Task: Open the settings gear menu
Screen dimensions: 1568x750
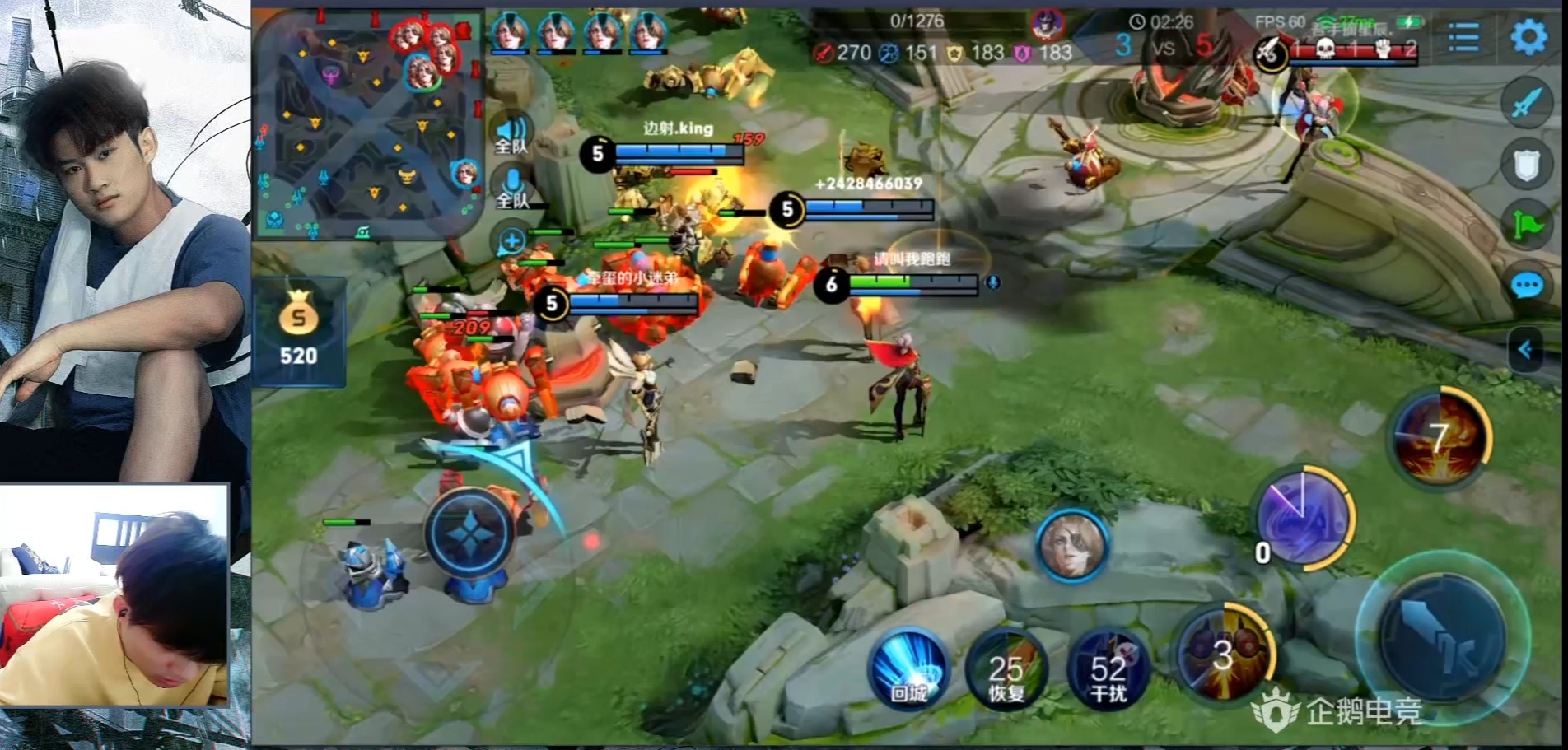Action: (x=1528, y=37)
